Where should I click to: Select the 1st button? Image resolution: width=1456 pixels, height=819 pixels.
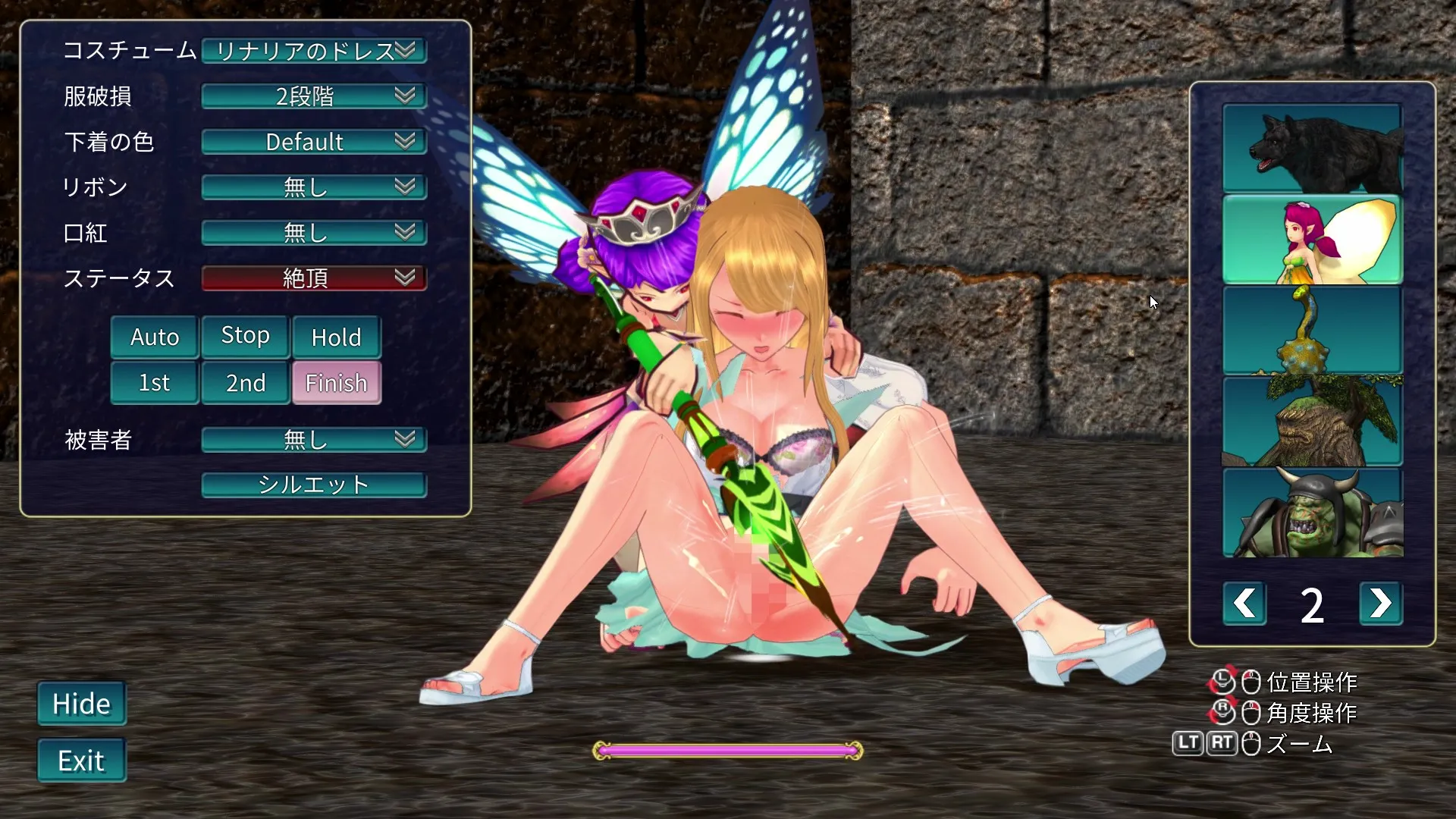(x=155, y=383)
